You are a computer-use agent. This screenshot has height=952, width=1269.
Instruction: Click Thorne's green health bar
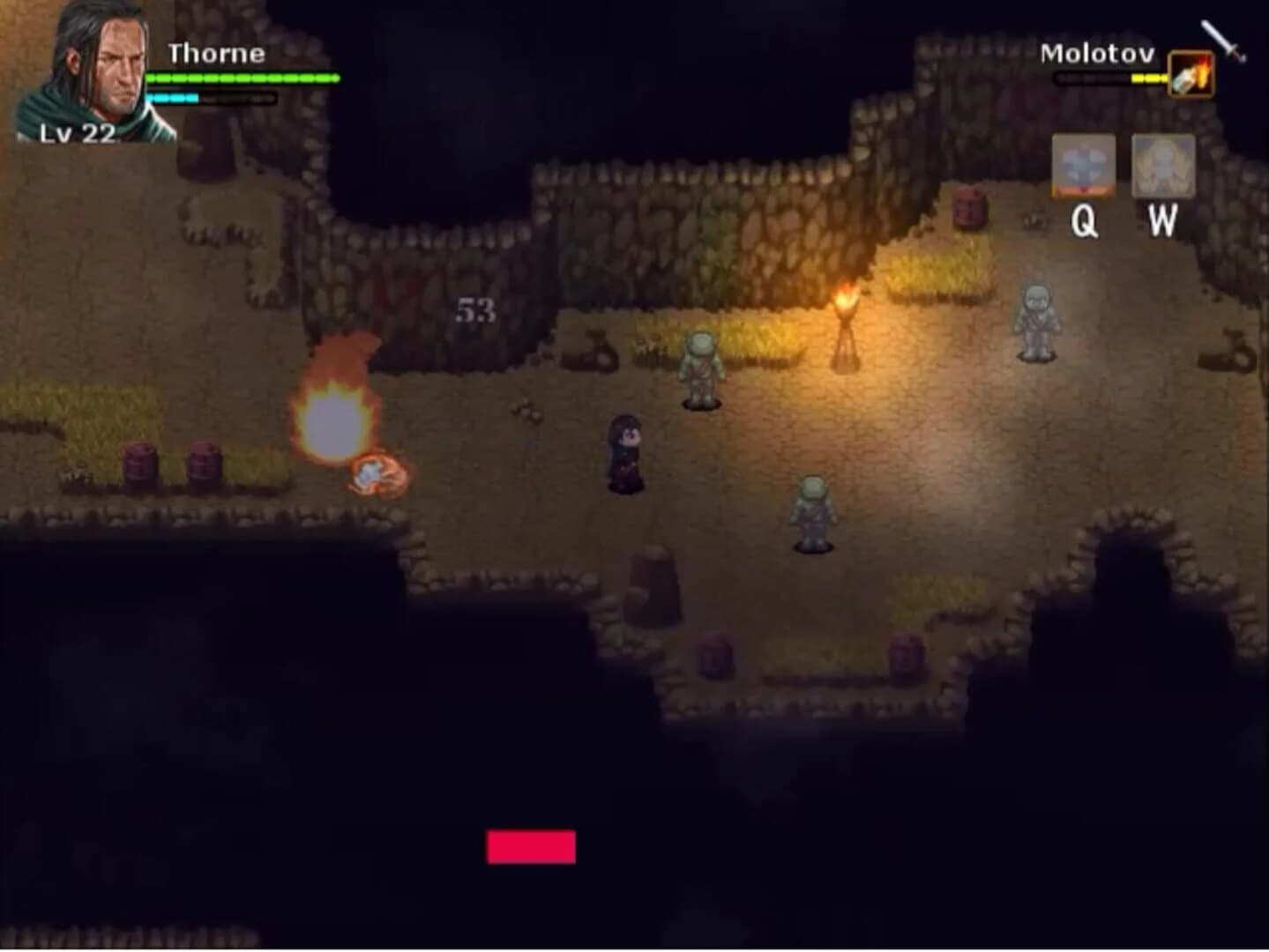click(x=243, y=78)
